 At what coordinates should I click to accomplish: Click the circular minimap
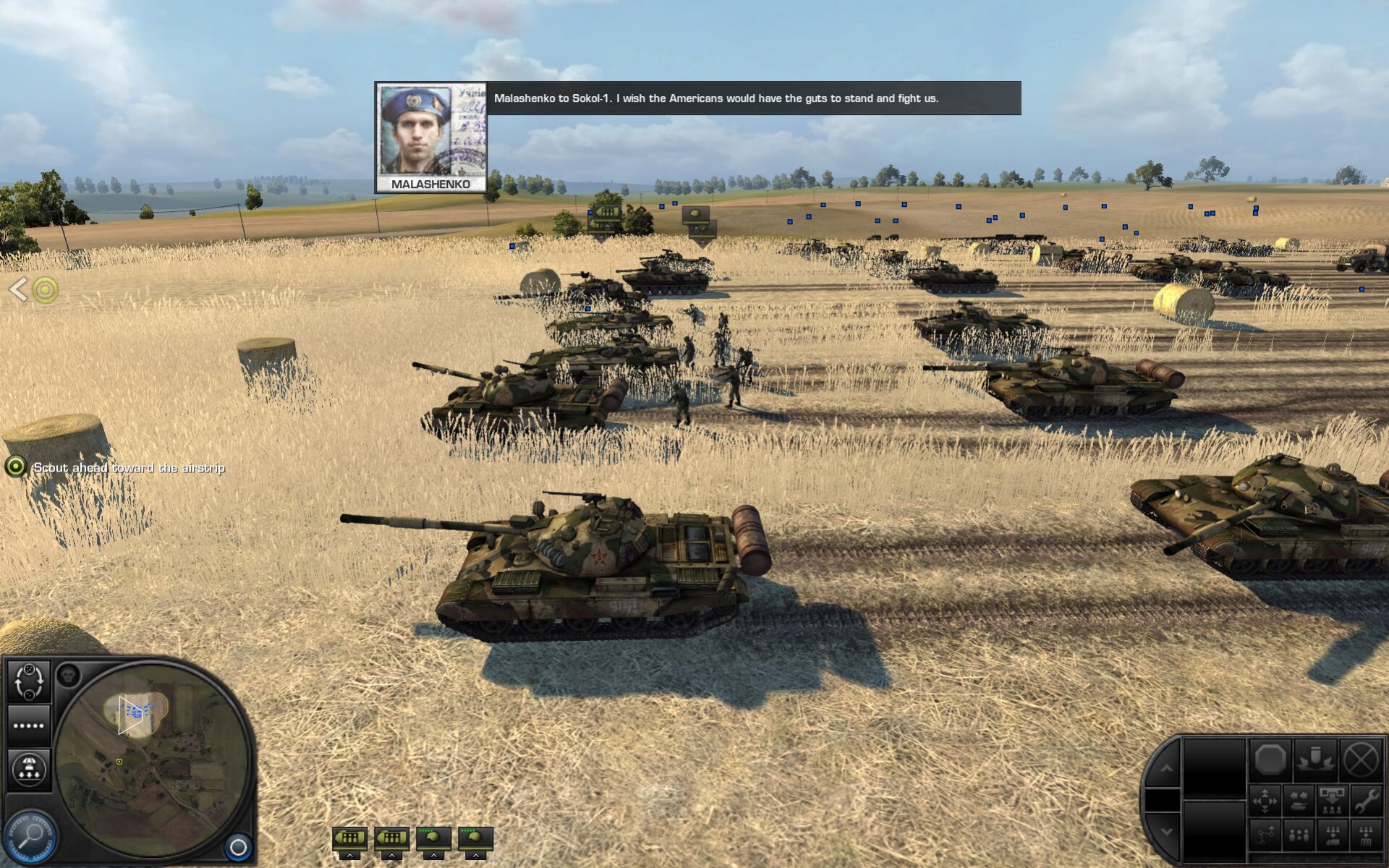(x=152, y=759)
